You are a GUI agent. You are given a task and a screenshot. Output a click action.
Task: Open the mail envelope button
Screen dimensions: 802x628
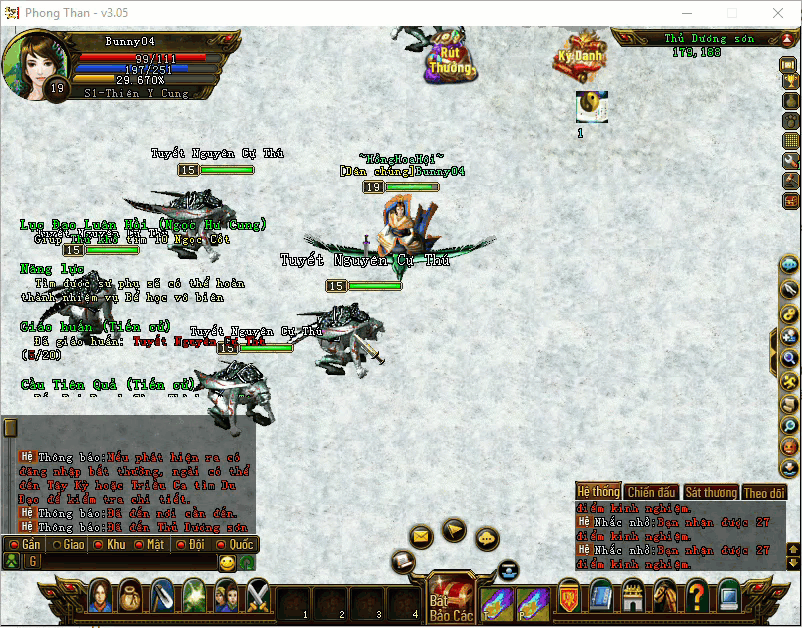click(421, 537)
